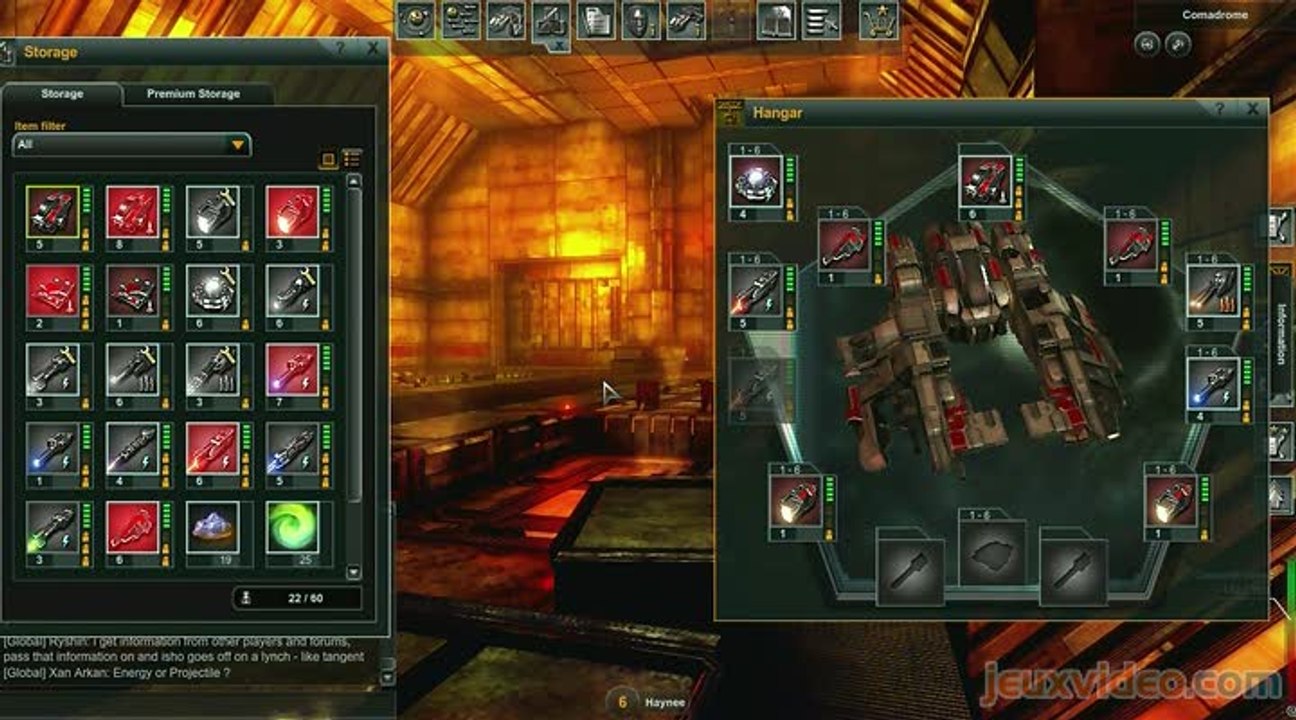
Task: Pick the green swirl item stack of 25
Action: (x=292, y=527)
